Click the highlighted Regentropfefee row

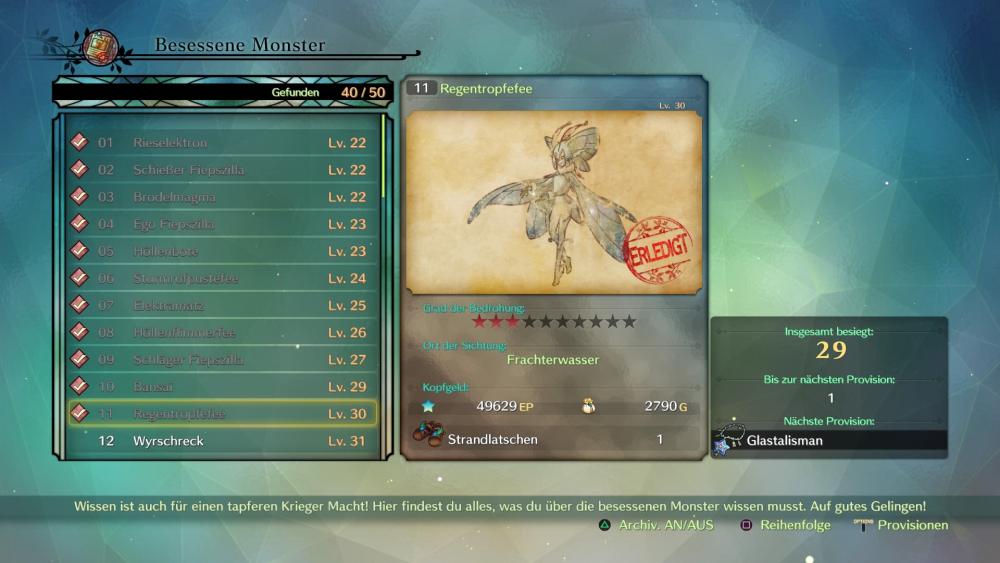pos(220,413)
